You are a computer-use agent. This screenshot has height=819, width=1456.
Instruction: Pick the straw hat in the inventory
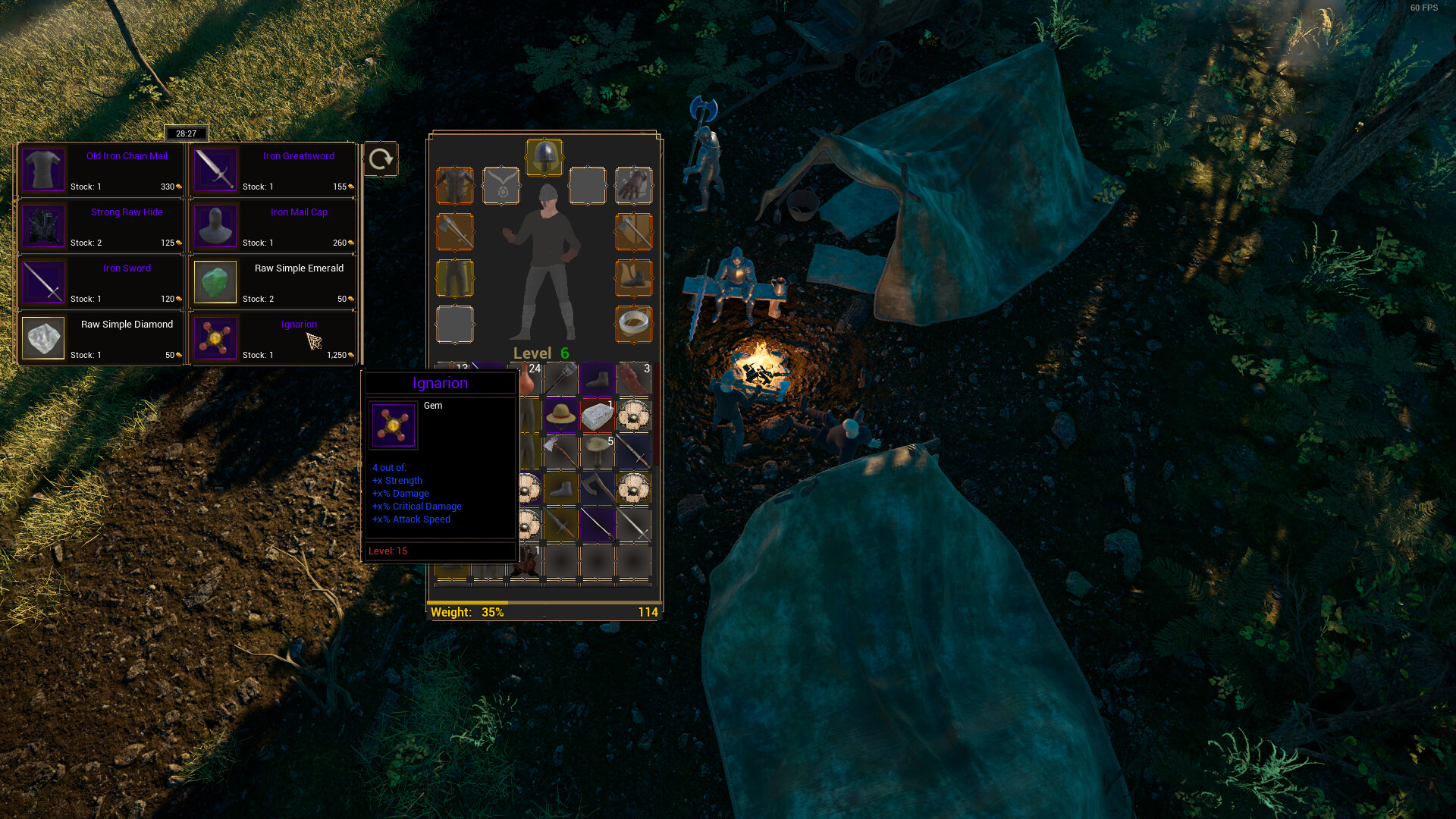click(561, 416)
